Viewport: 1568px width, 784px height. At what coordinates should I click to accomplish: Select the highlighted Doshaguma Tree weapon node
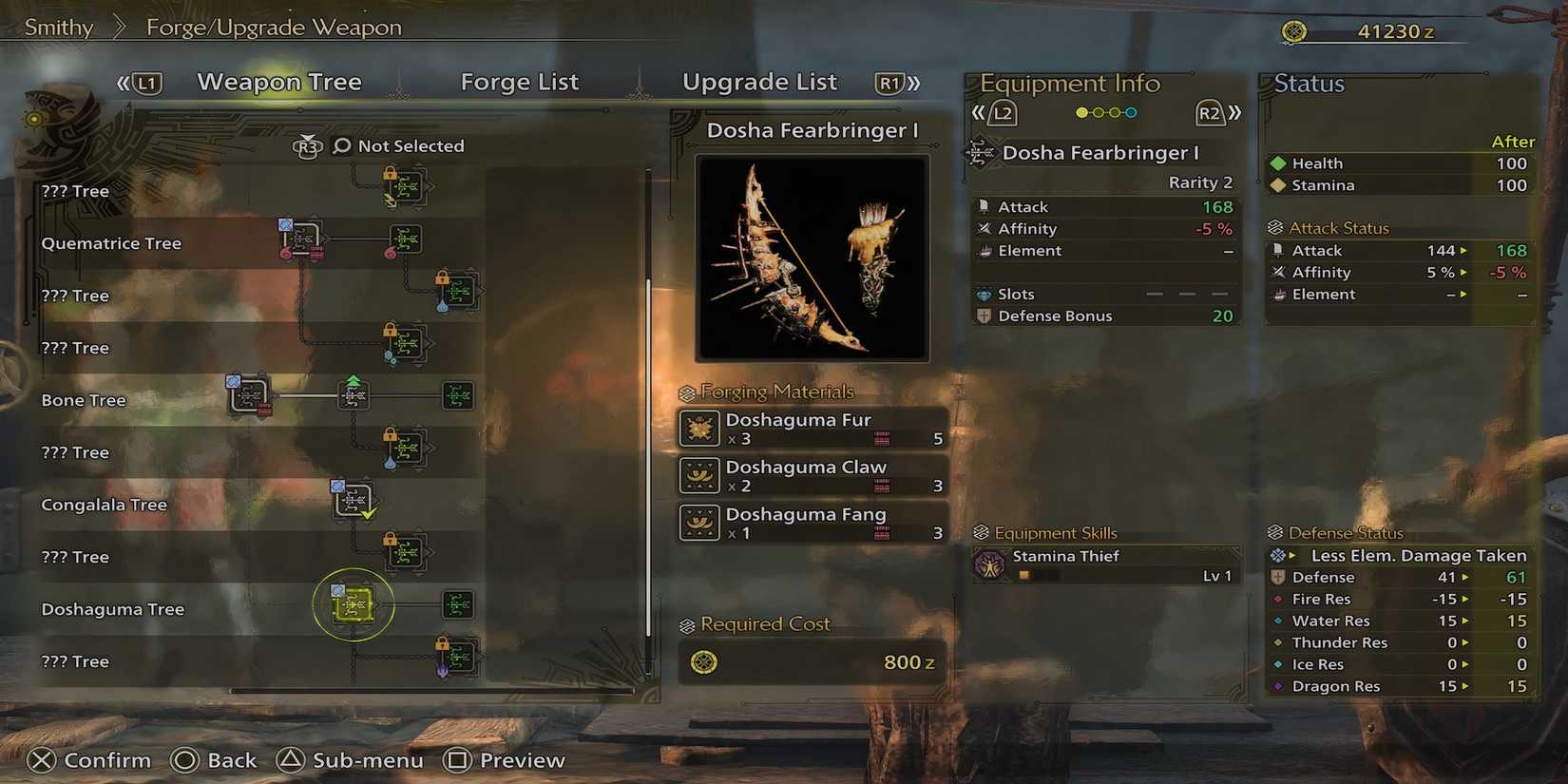pyautogui.click(x=354, y=604)
